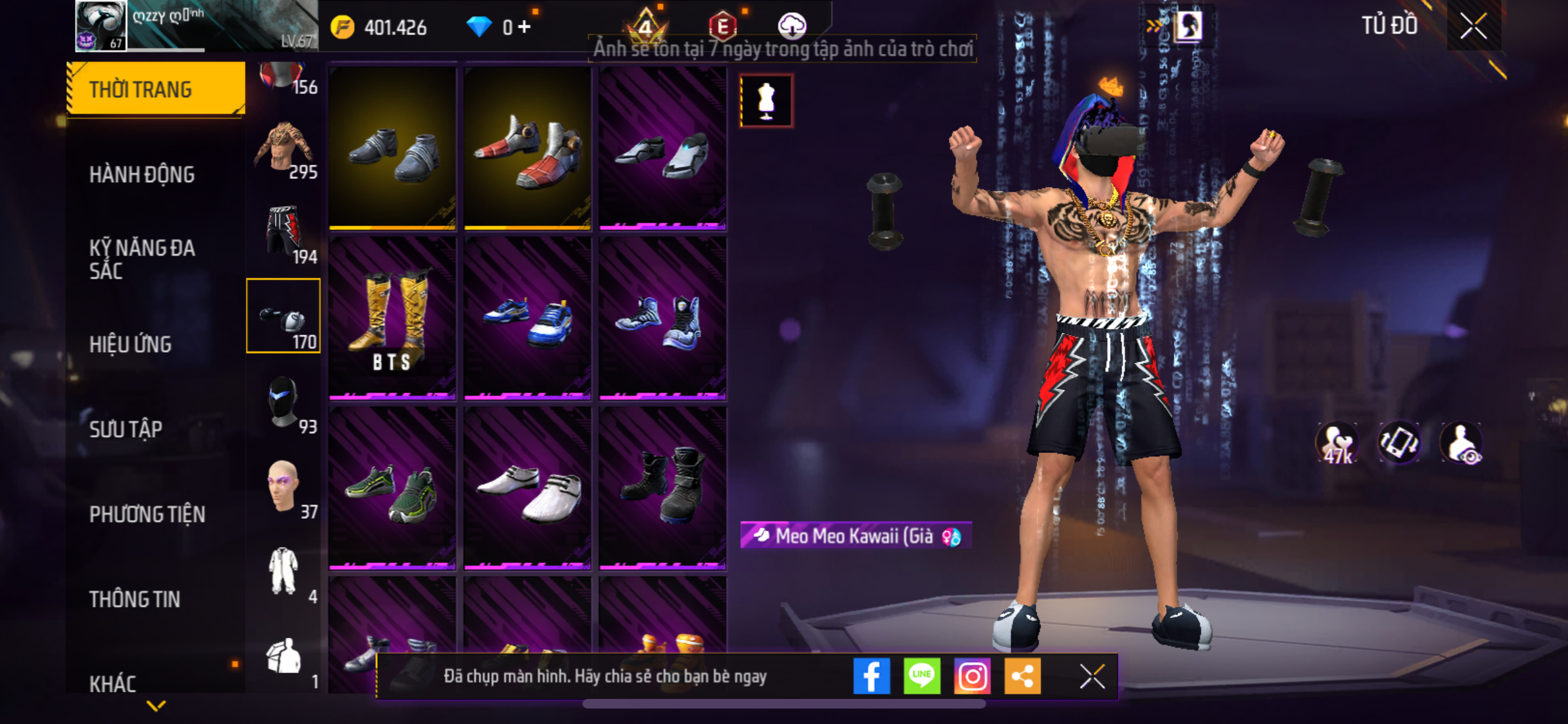The width and height of the screenshot is (1568, 724).
Task: Choose the shorts category with 194 items
Action: [283, 234]
